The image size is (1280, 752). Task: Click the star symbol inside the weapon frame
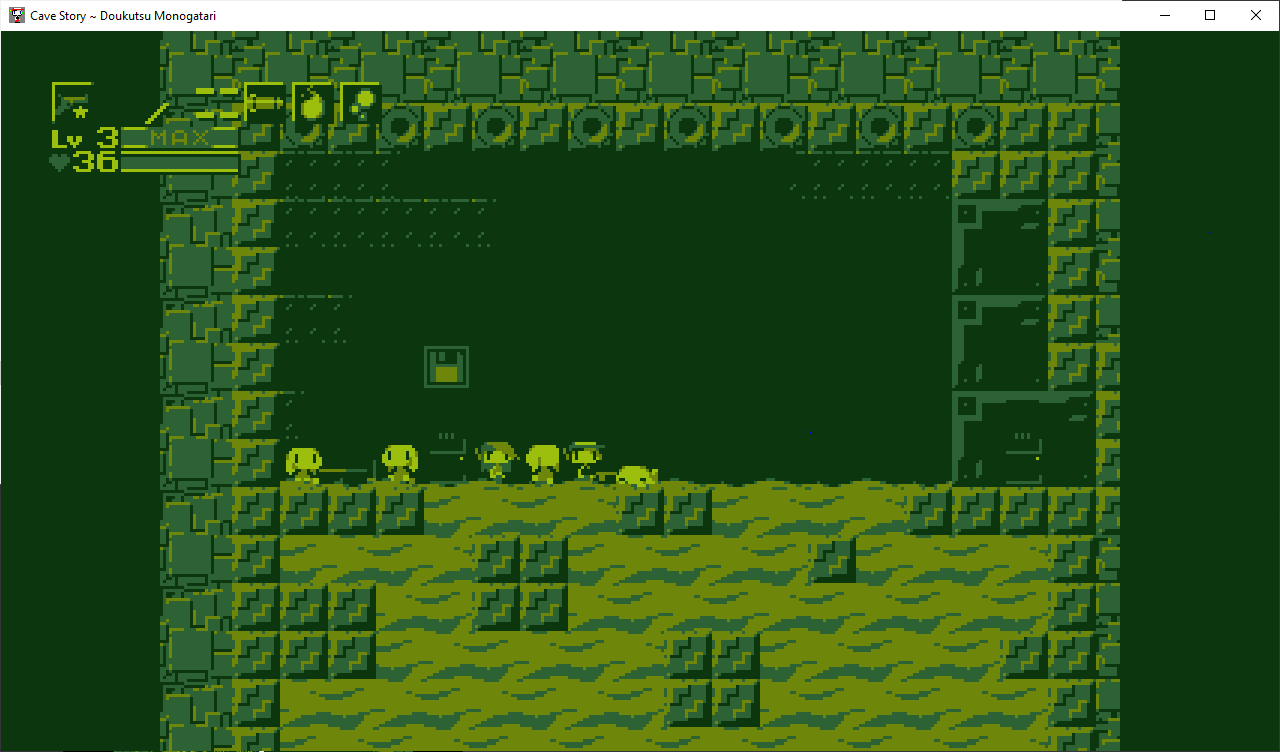pos(82,110)
